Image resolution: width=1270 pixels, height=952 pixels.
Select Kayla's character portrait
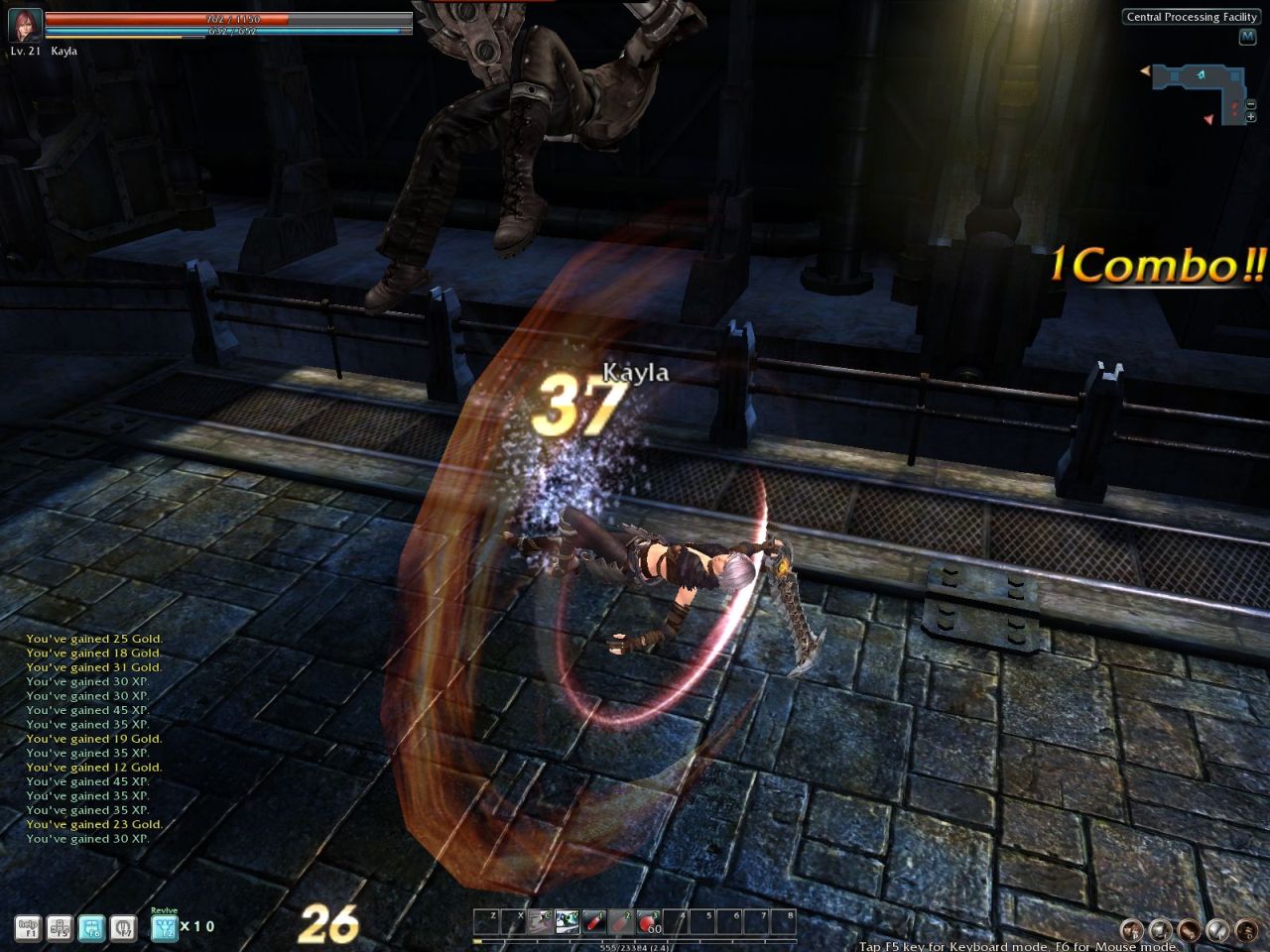click(x=25, y=25)
